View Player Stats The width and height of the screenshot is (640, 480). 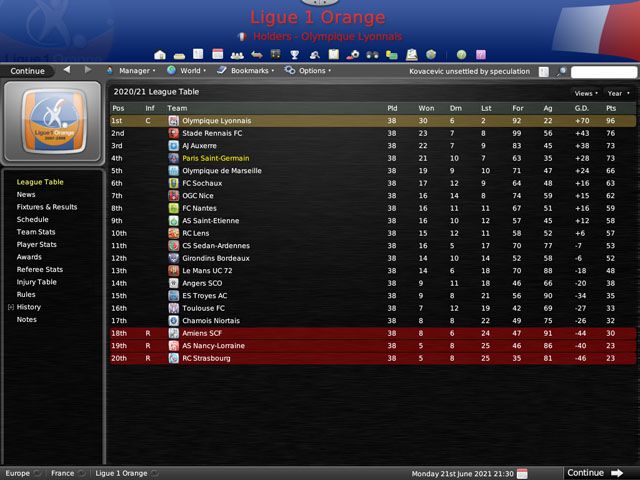tap(37, 244)
